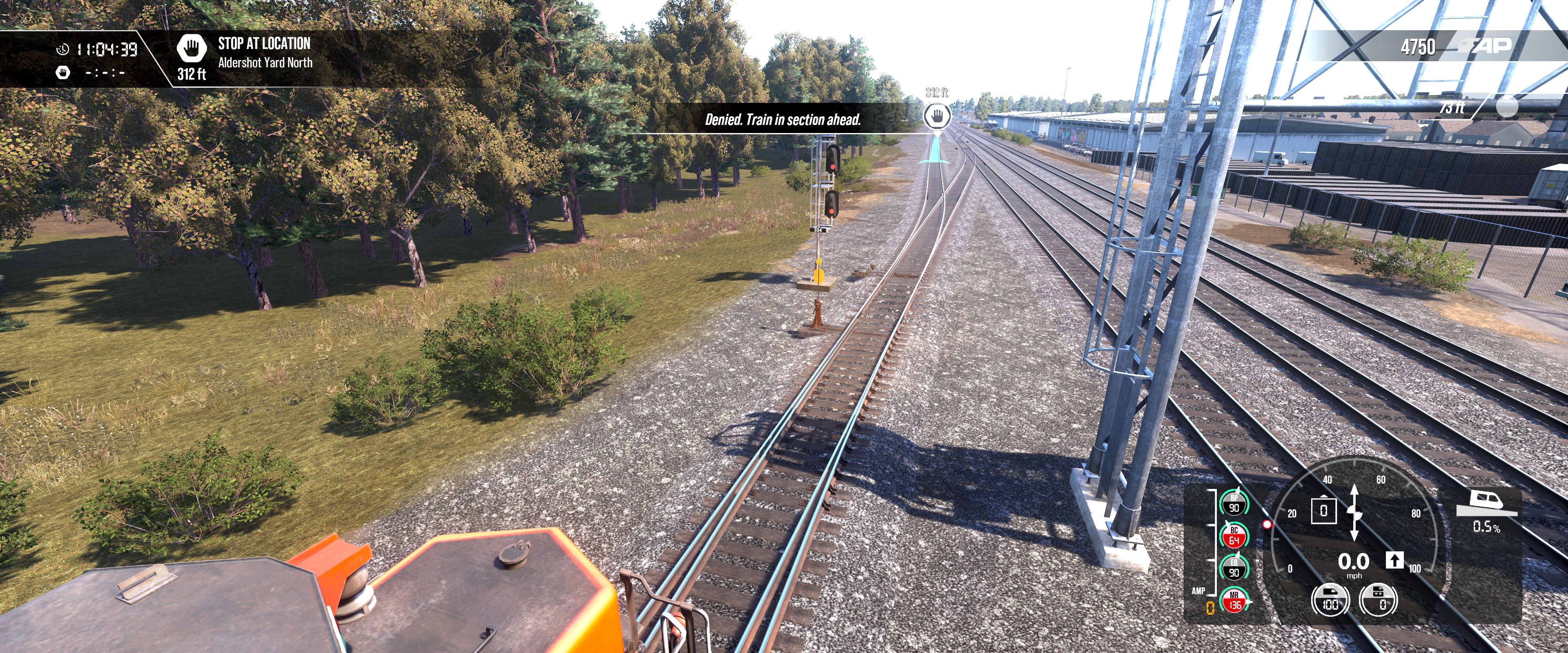Screen dimensions: 1568x653
Task: Click the forward reverser arrow indicator
Action: pos(1394,560)
